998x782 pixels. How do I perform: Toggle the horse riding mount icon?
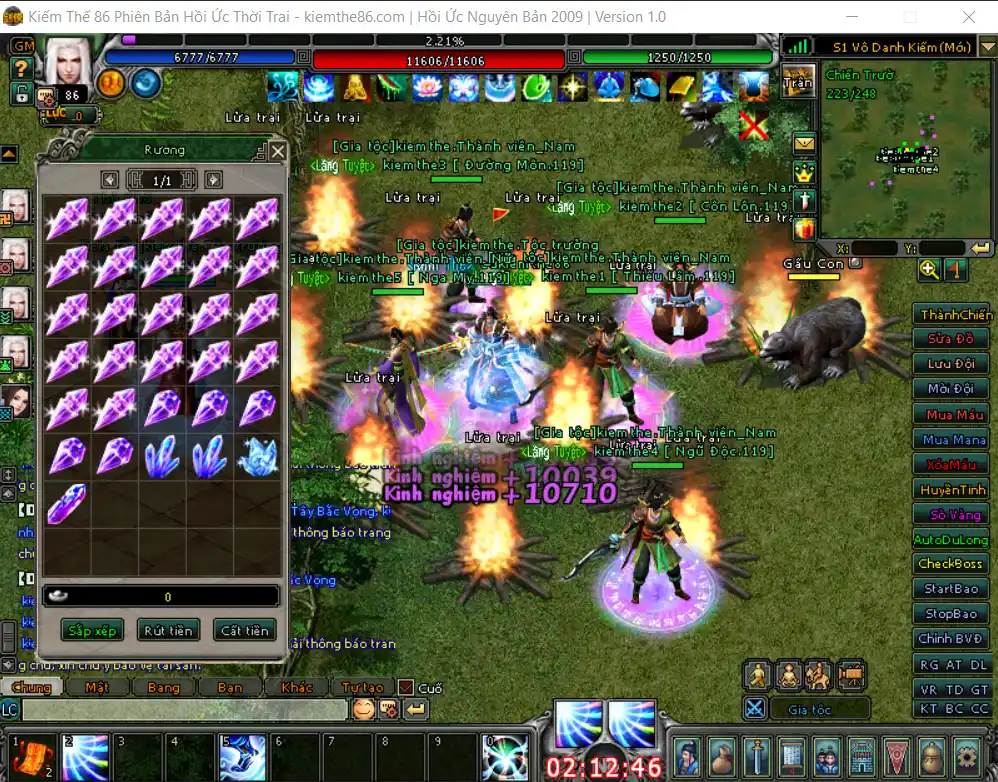[820, 675]
